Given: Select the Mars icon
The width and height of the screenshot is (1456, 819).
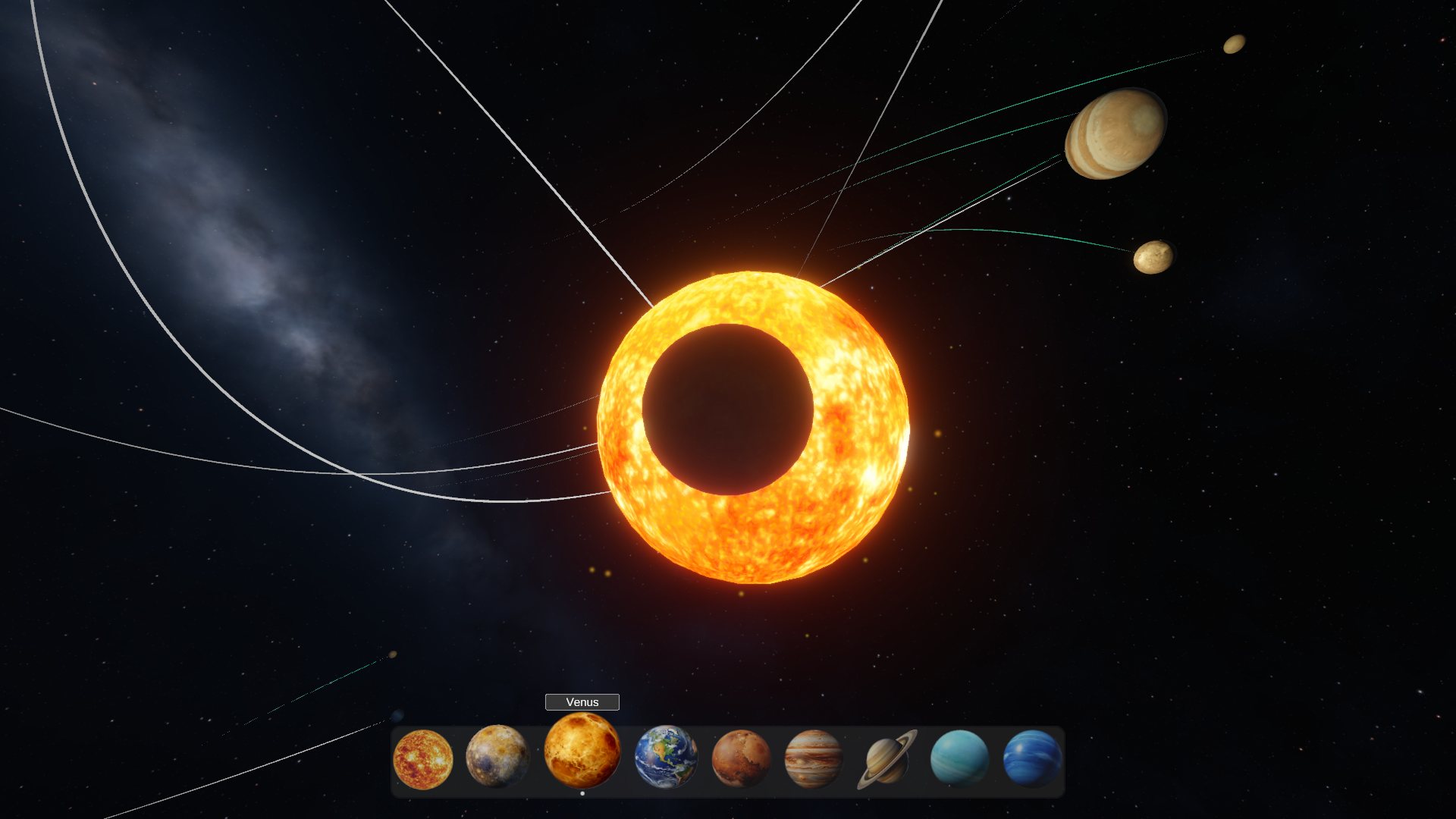Looking at the screenshot, I should coord(741,758).
